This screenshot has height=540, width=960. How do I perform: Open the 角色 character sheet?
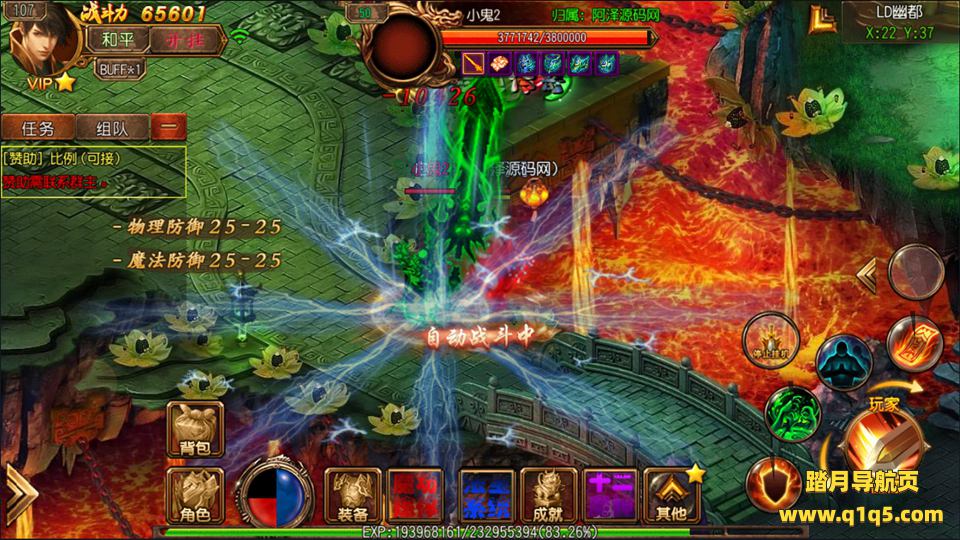point(195,496)
